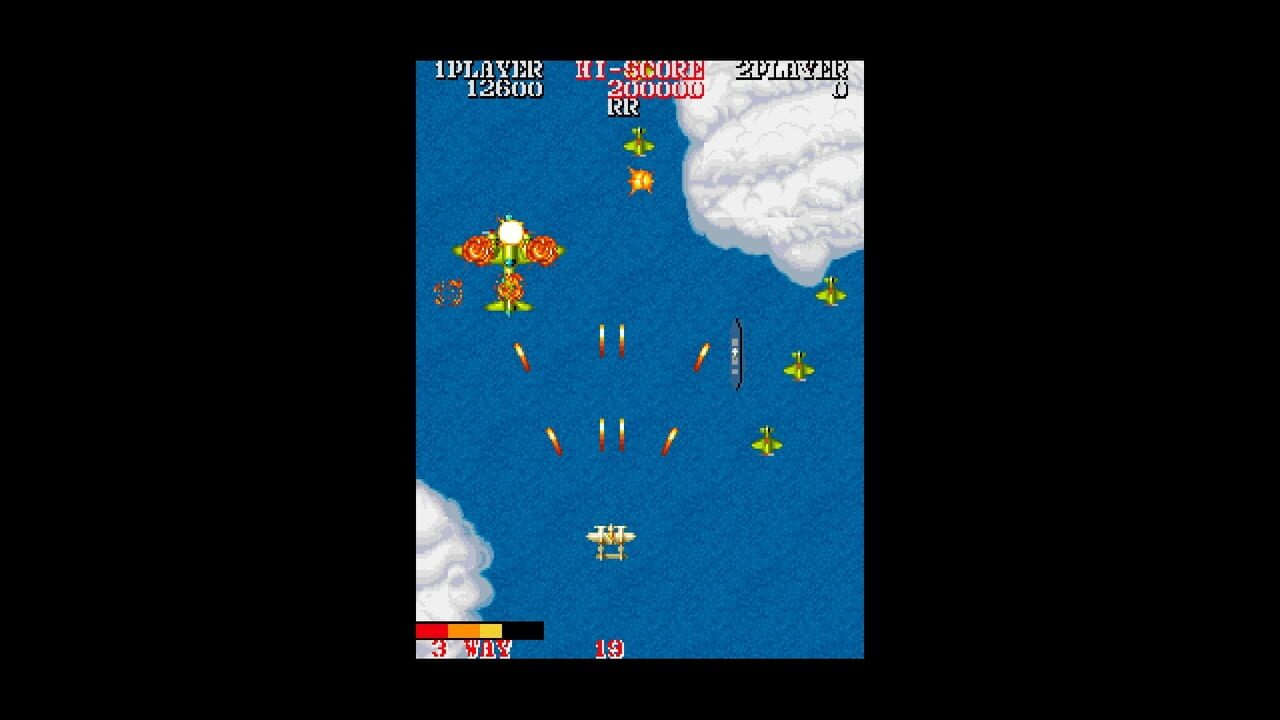Click the exploding enemy plane on the left

click(x=508, y=245)
